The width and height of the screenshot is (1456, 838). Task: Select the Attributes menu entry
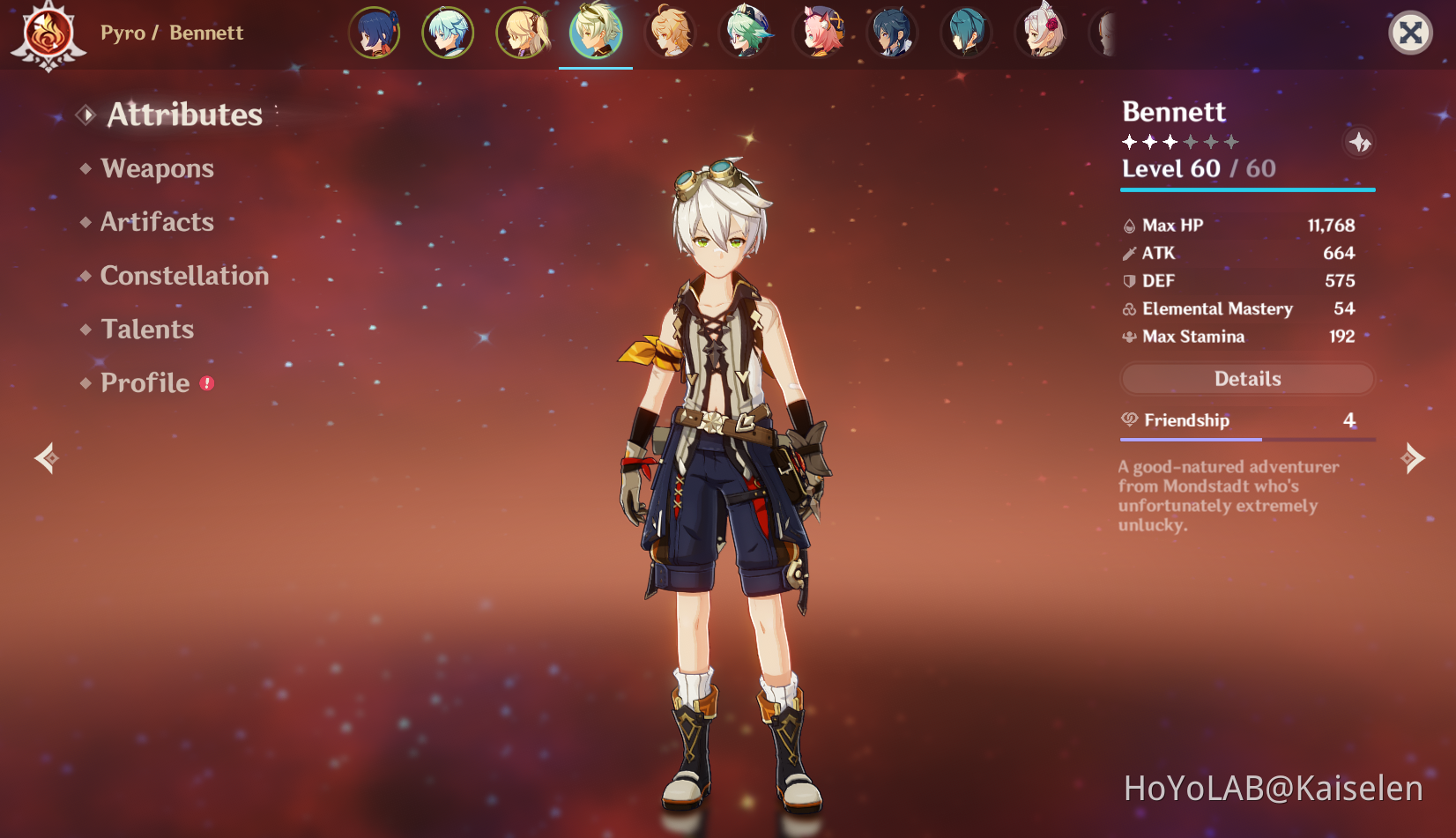pos(184,115)
